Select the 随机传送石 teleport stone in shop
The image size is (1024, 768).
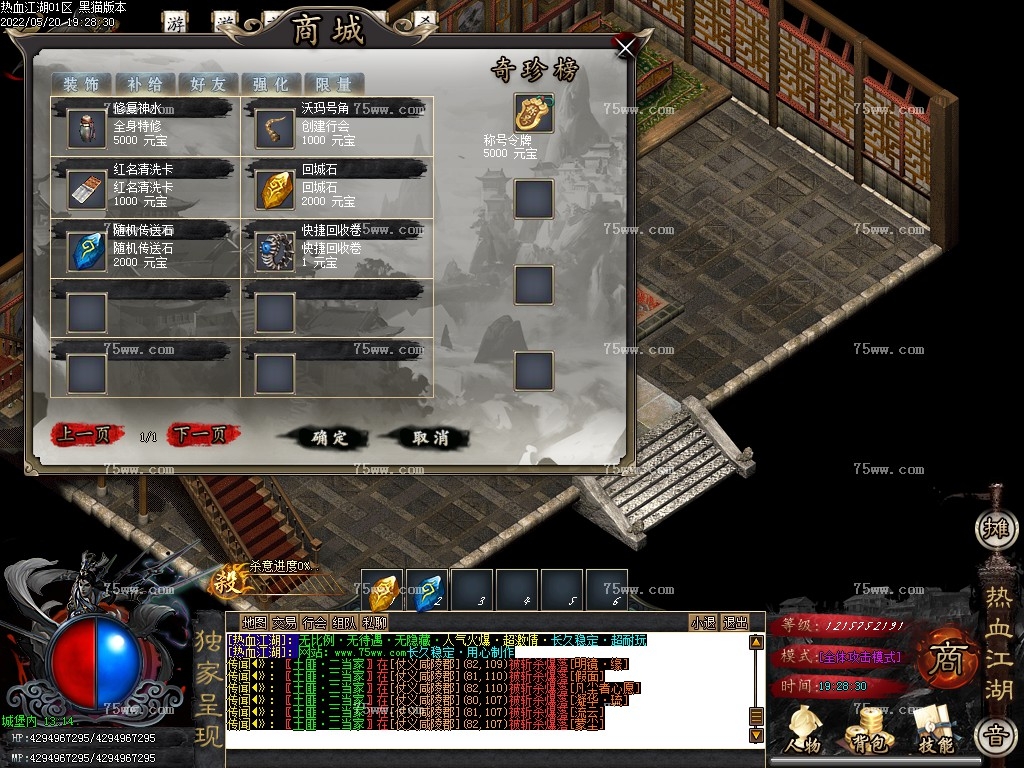click(87, 251)
